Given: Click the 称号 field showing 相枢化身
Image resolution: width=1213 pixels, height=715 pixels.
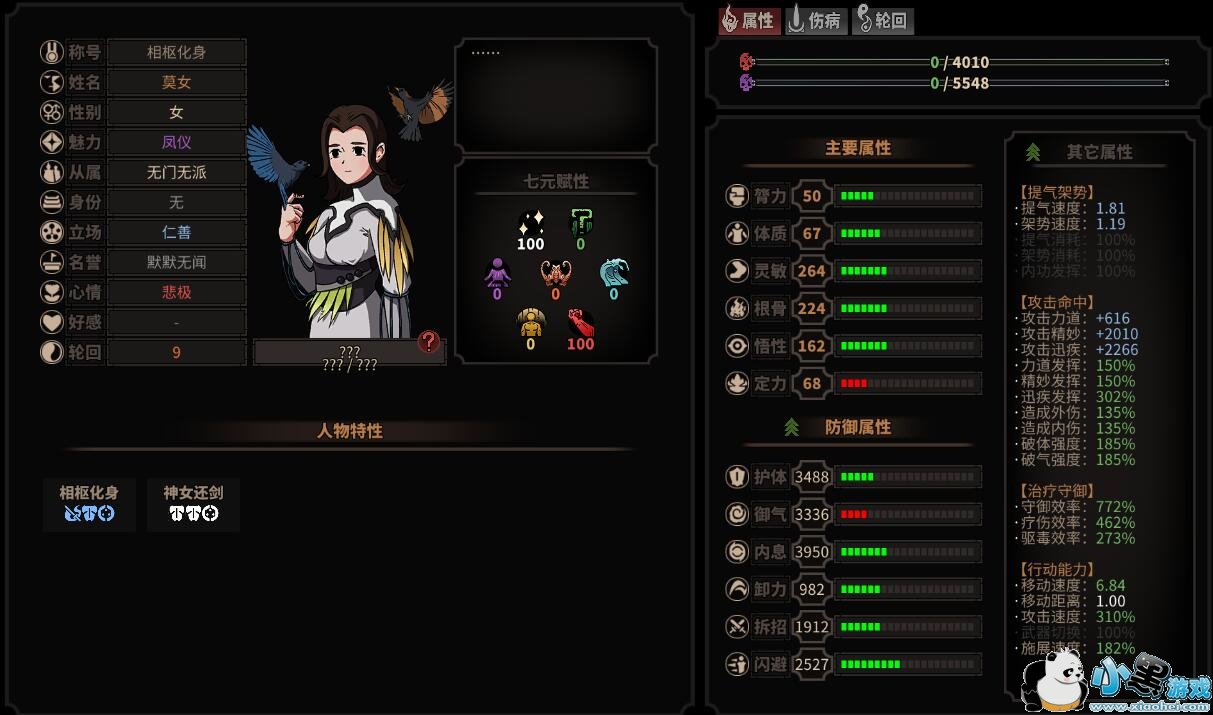Looking at the screenshot, I should [x=177, y=52].
